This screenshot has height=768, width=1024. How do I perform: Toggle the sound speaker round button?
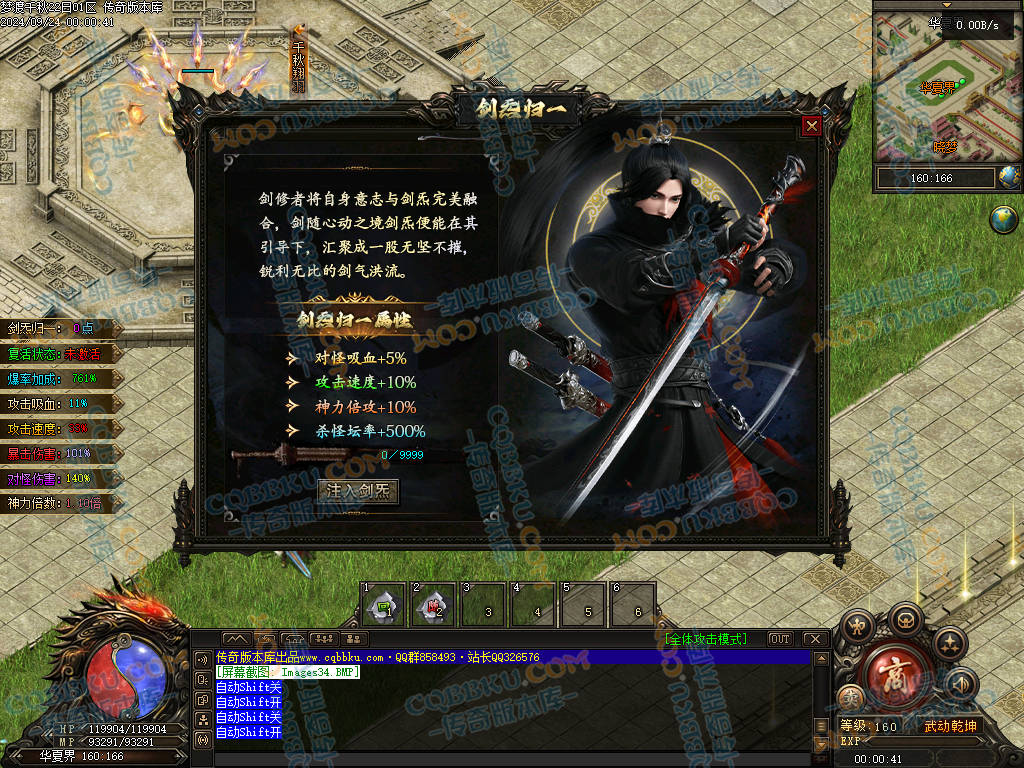[x=959, y=685]
